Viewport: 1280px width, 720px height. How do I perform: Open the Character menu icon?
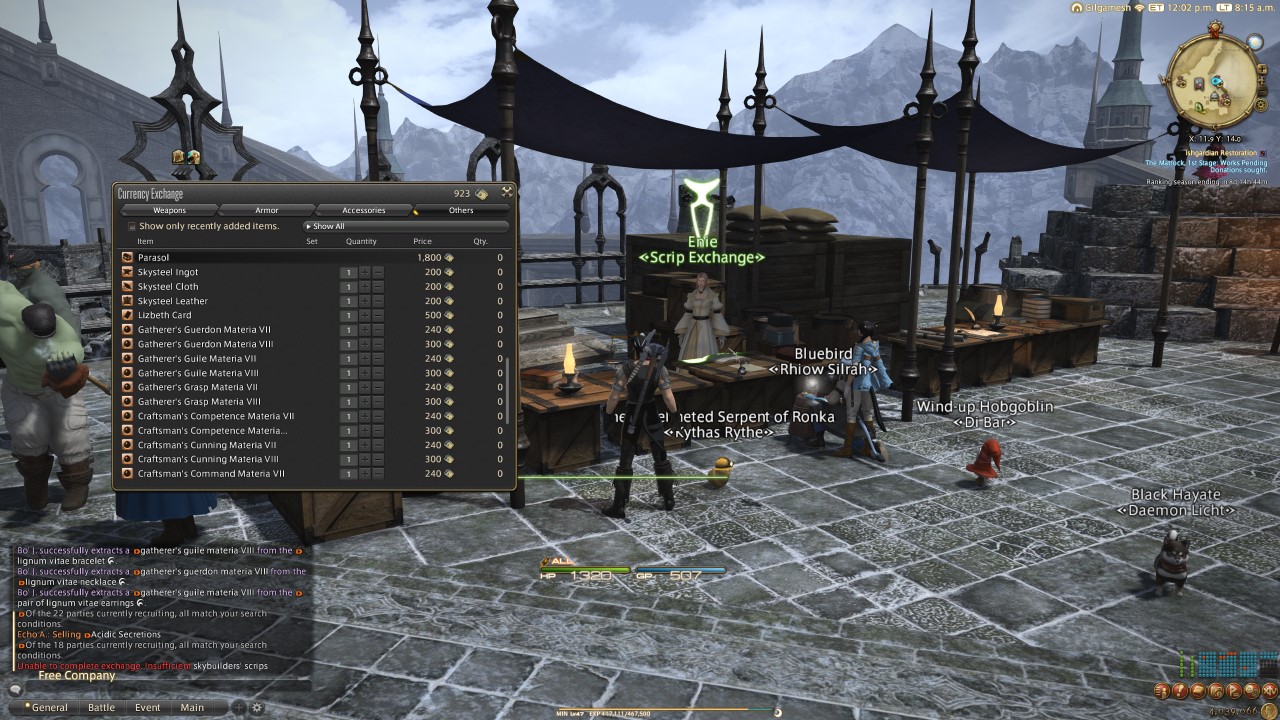1162,691
